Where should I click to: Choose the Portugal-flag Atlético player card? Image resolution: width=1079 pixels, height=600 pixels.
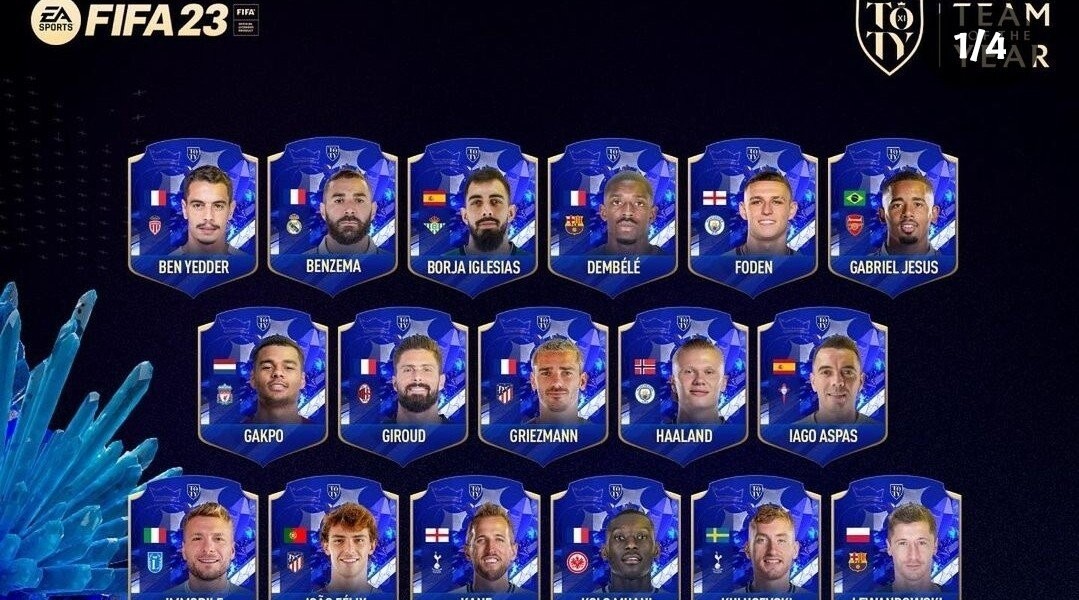335,545
